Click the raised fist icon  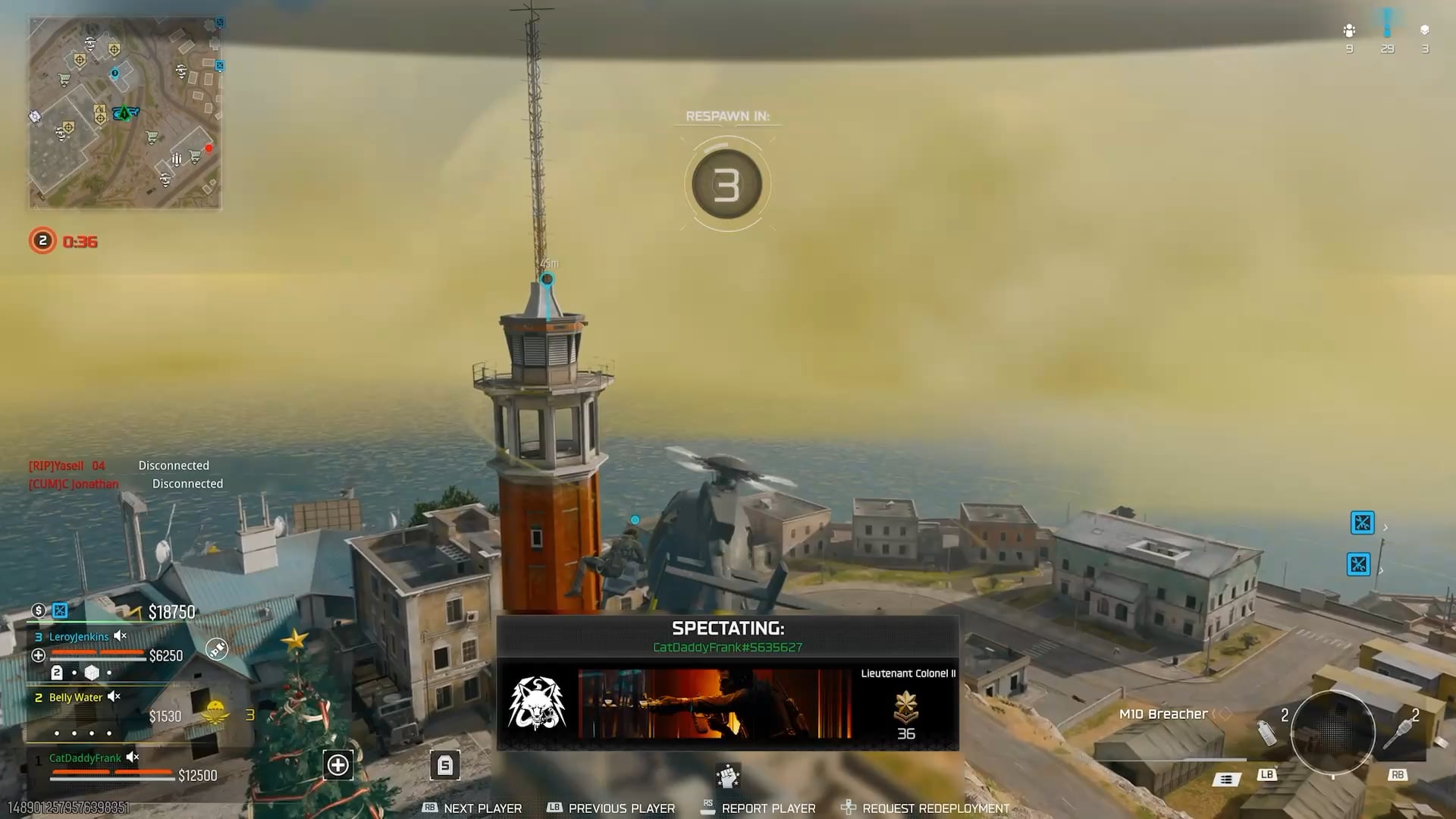[727, 776]
